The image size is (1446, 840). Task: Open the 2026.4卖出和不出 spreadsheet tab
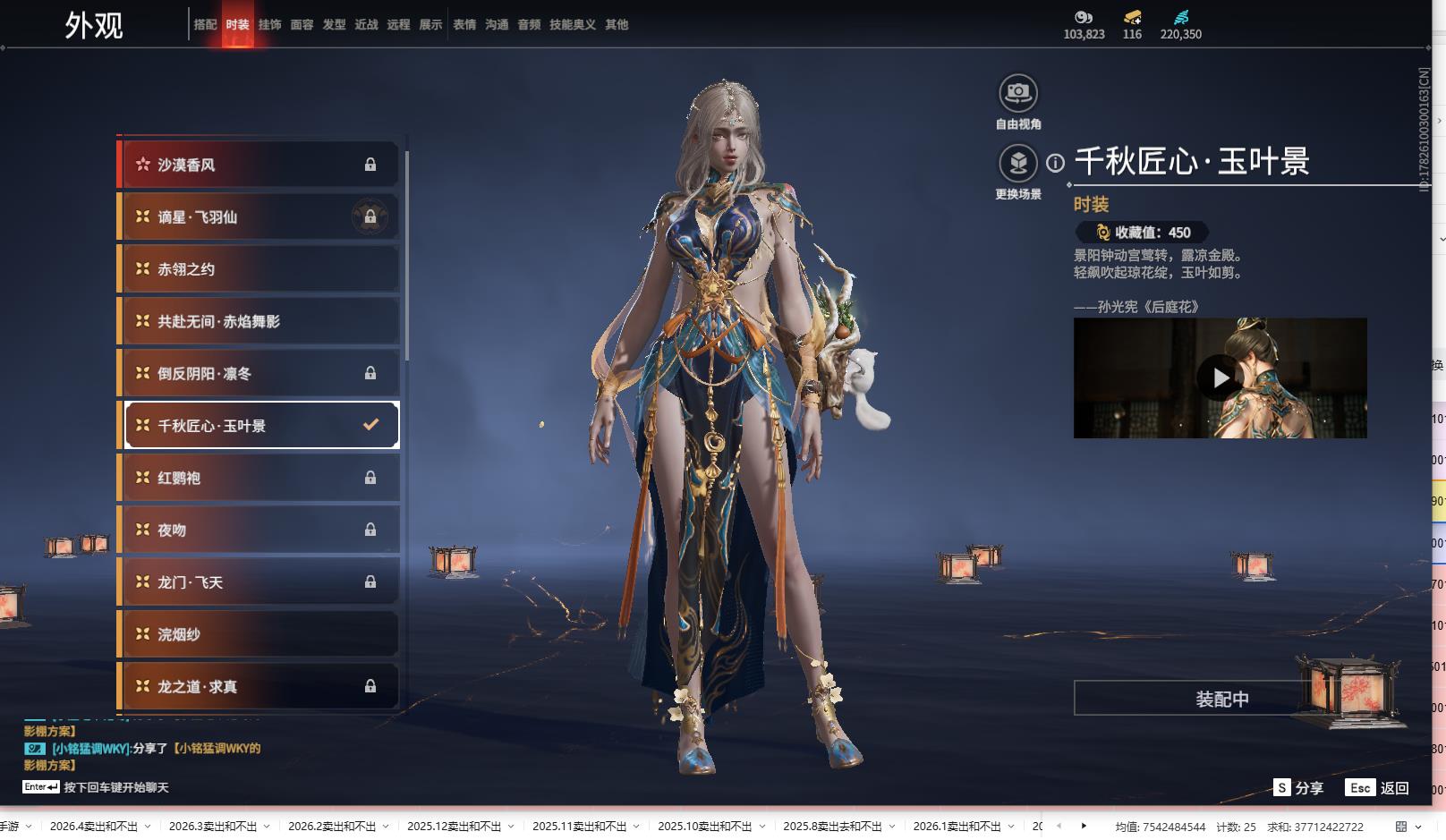point(94,827)
